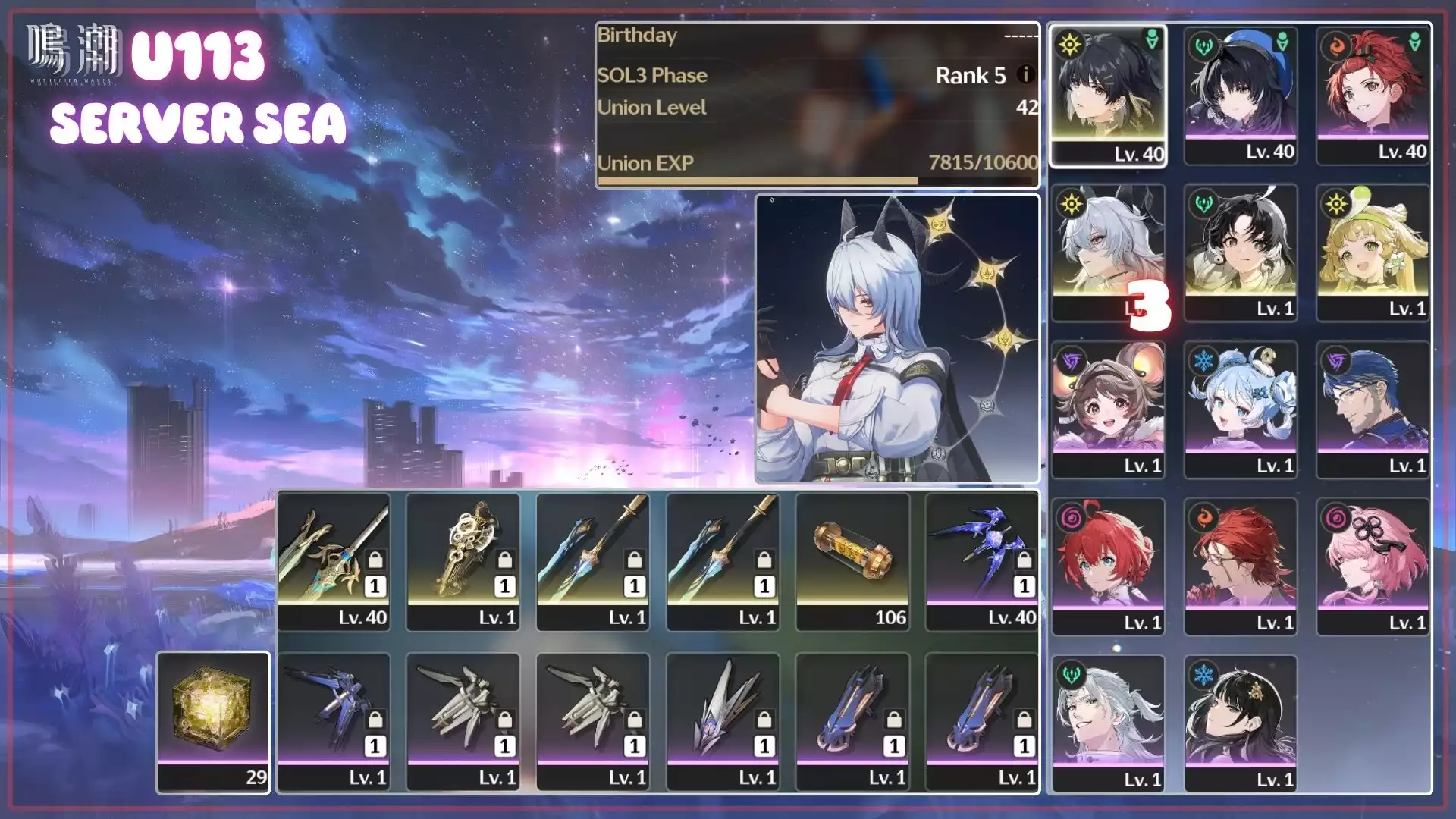Screen dimensions: 1456x819
Task: Select the golden gauntlets weapon slot
Action: (x=463, y=561)
